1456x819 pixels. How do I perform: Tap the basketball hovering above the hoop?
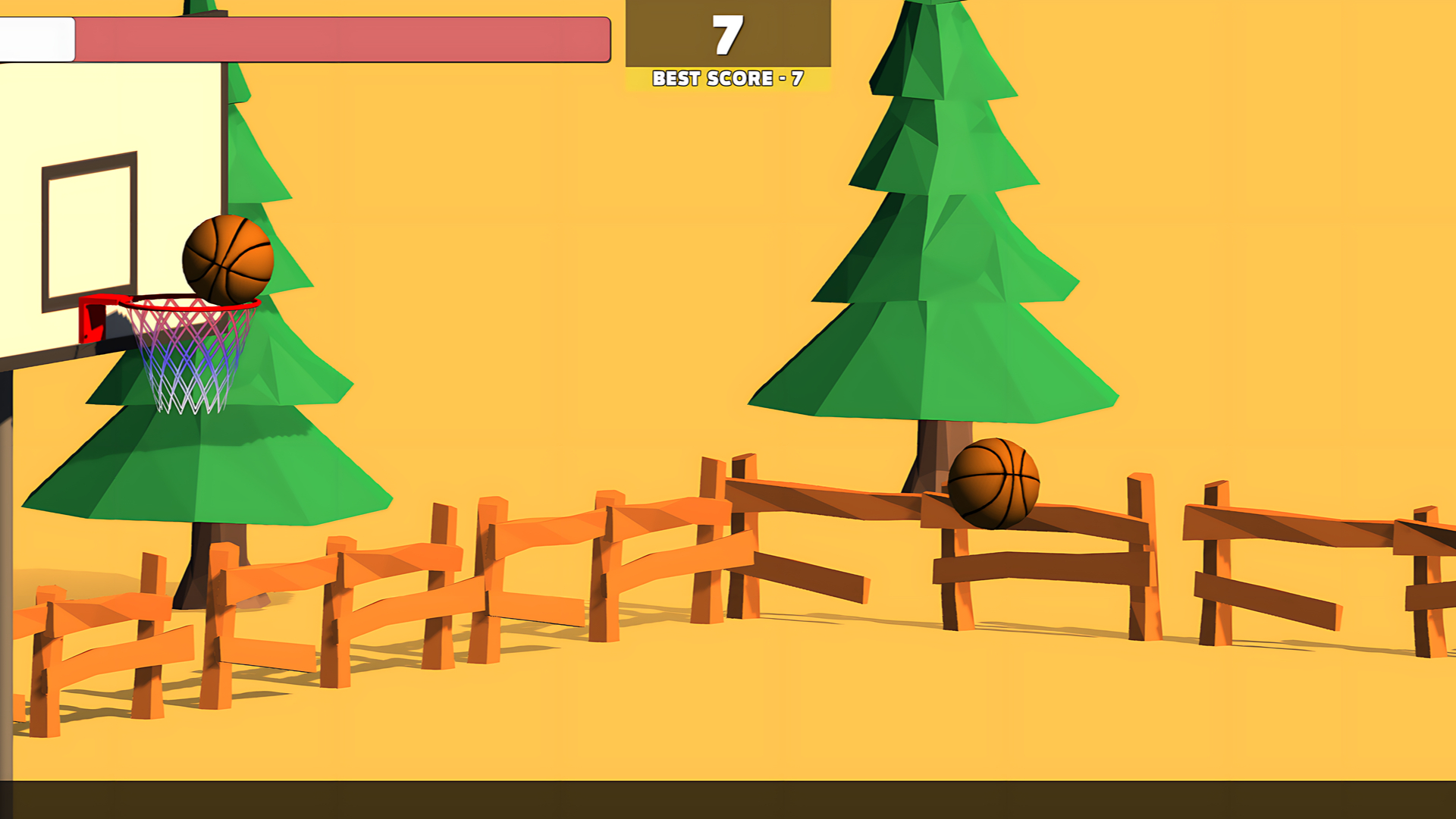[227, 262]
